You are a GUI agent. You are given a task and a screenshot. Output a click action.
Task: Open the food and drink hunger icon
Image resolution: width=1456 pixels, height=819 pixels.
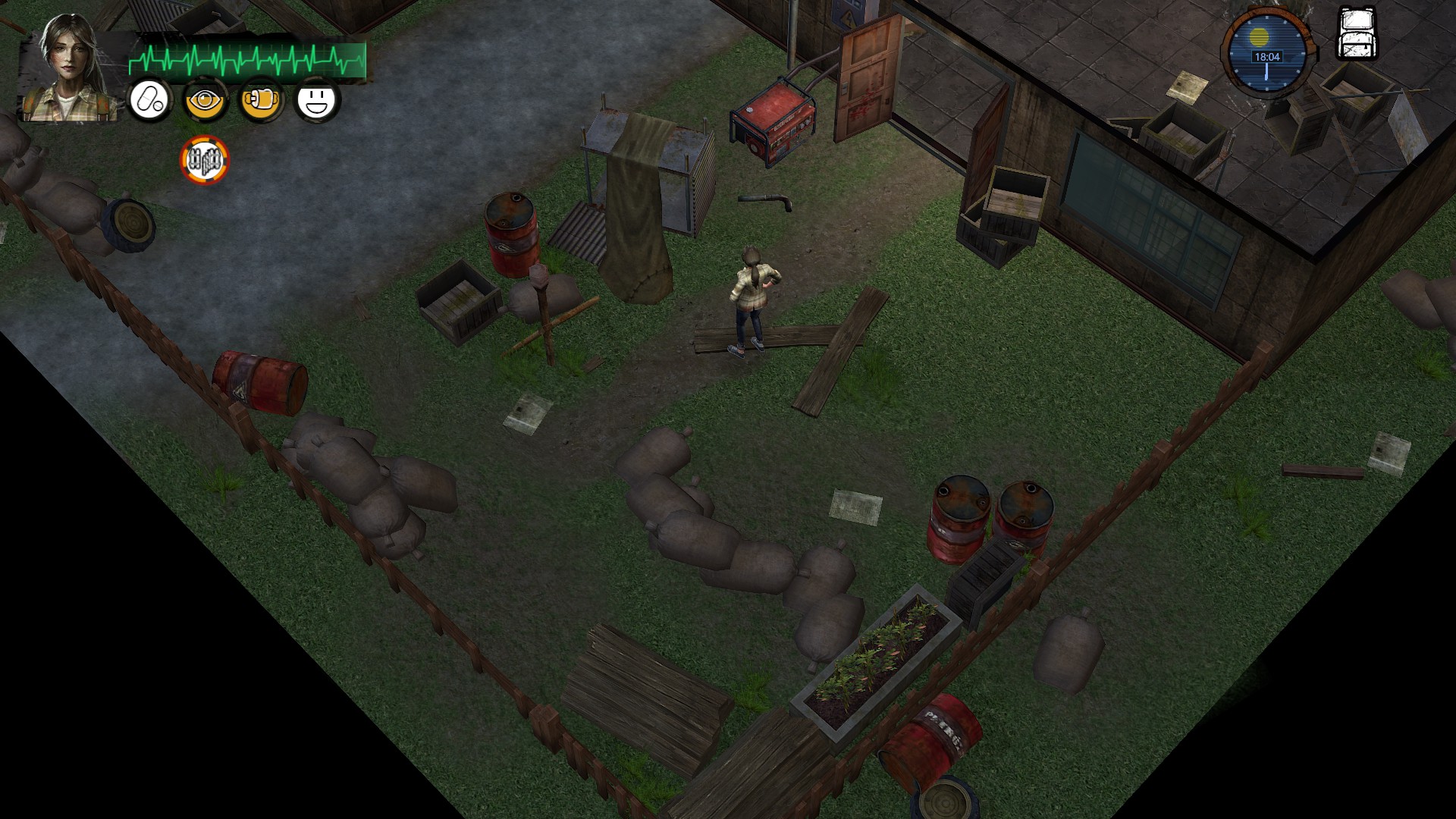pos(261,100)
